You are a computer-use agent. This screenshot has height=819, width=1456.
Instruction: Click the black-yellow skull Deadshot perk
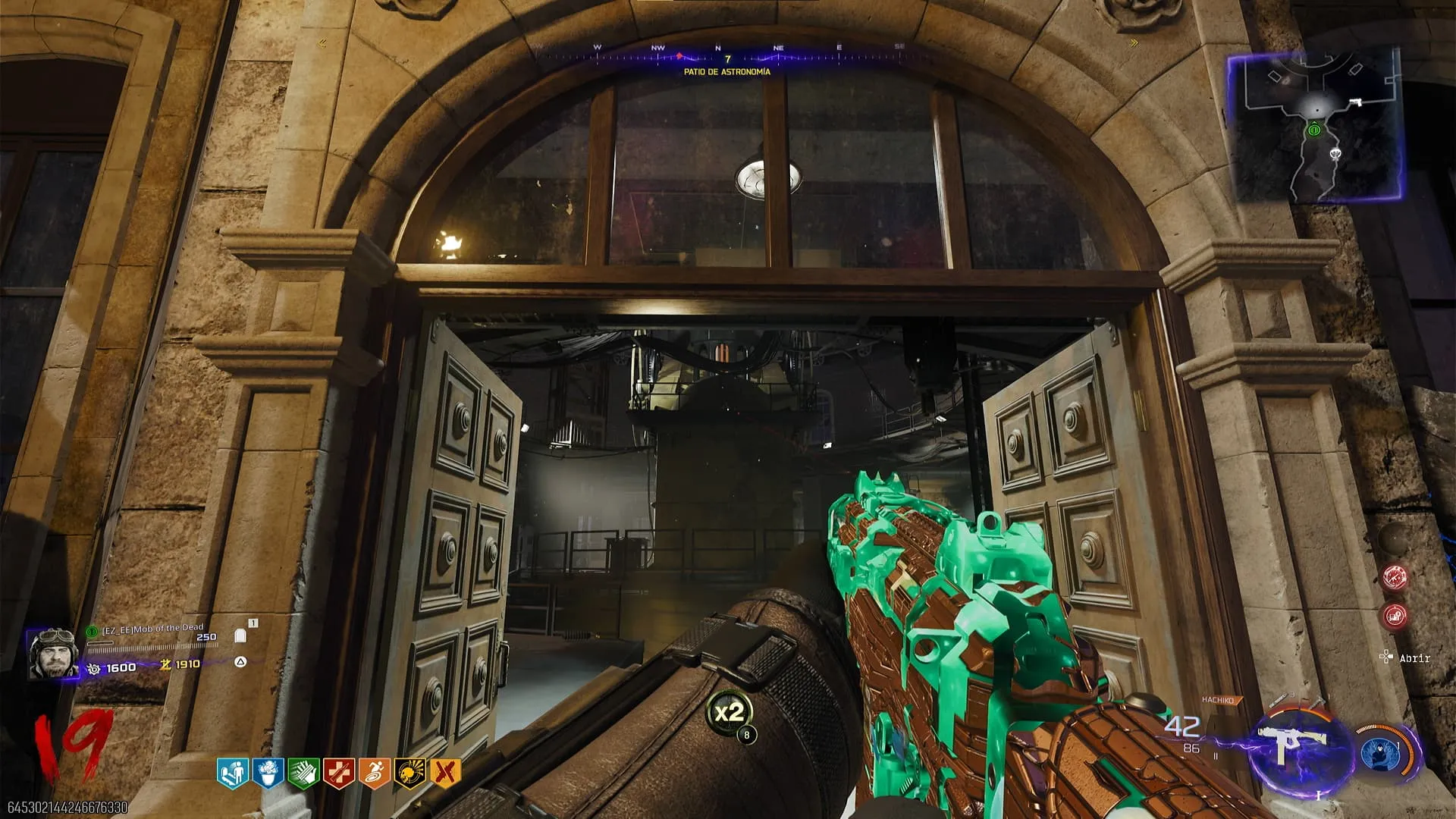(409, 773)
